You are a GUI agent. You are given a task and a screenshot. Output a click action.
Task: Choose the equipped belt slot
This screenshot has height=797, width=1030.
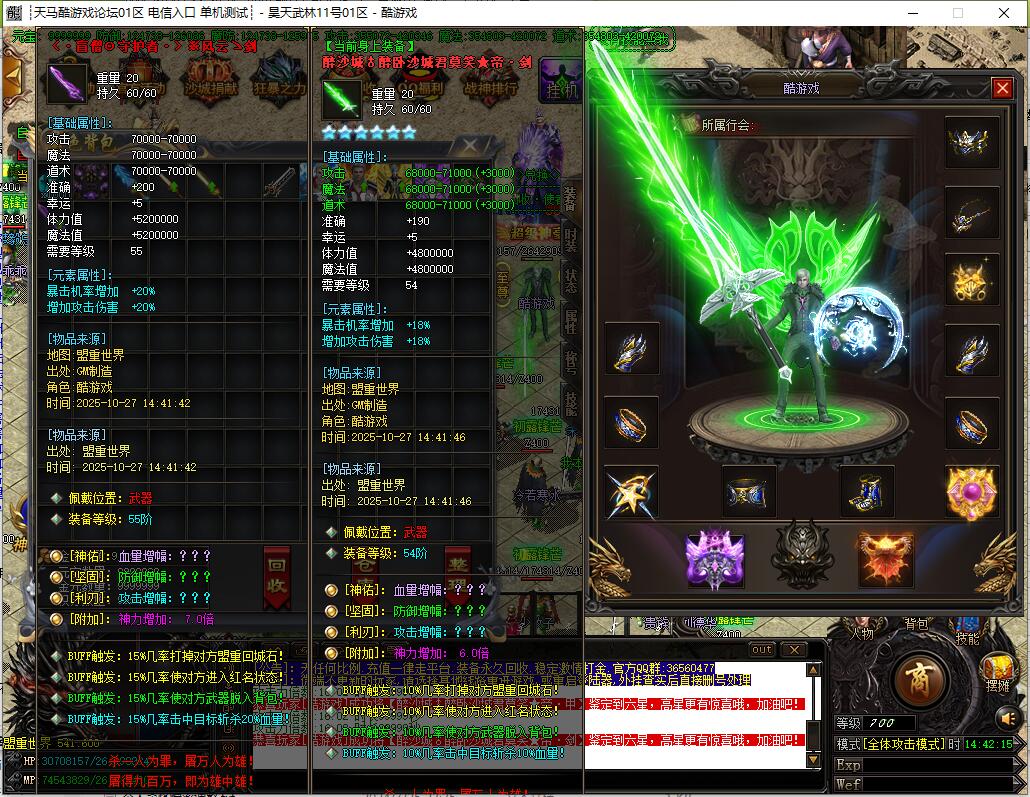tap(749, 491)
